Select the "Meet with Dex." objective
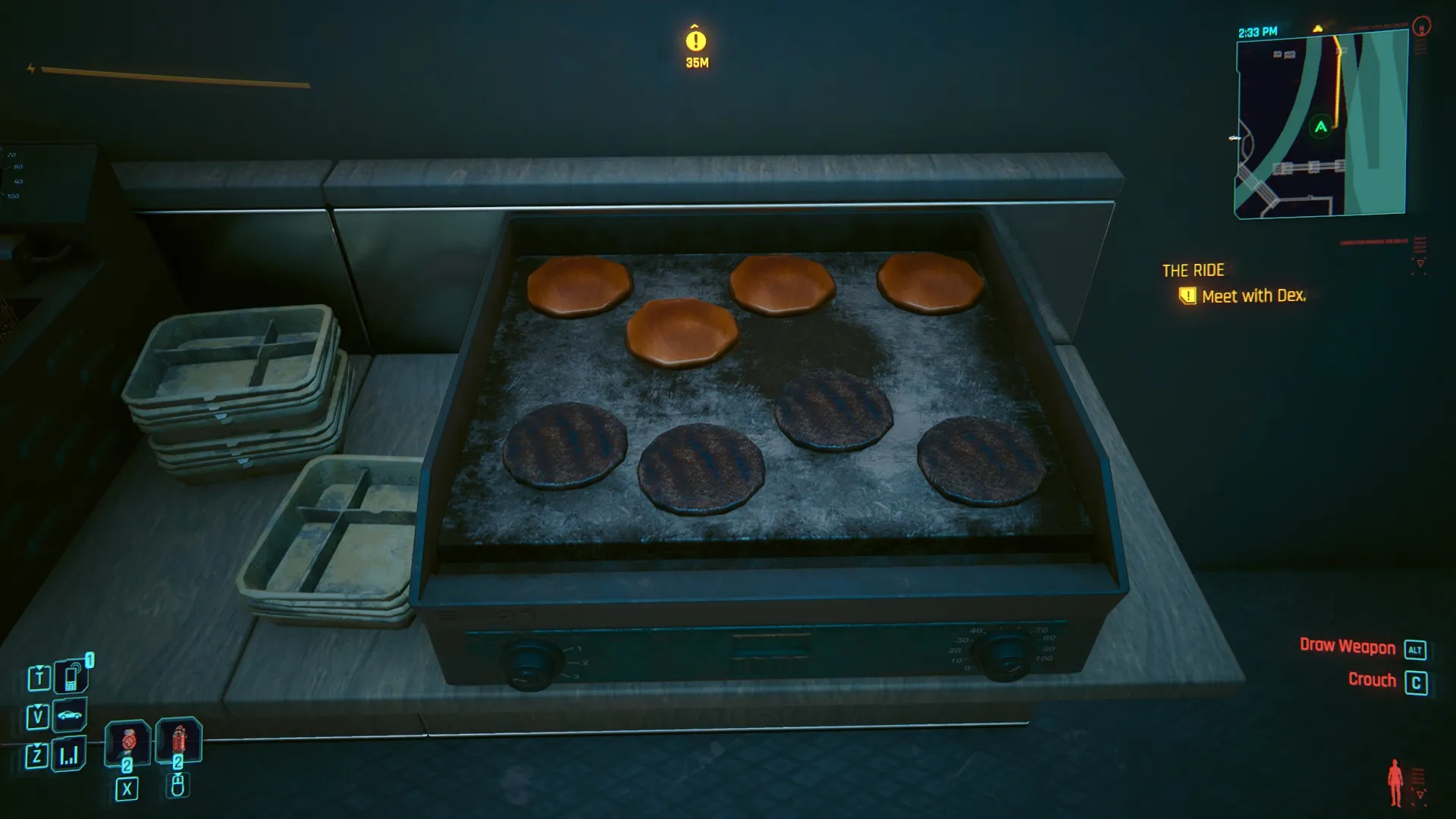Viewport: 1456px width, 819px height. tap(1253, 297)
